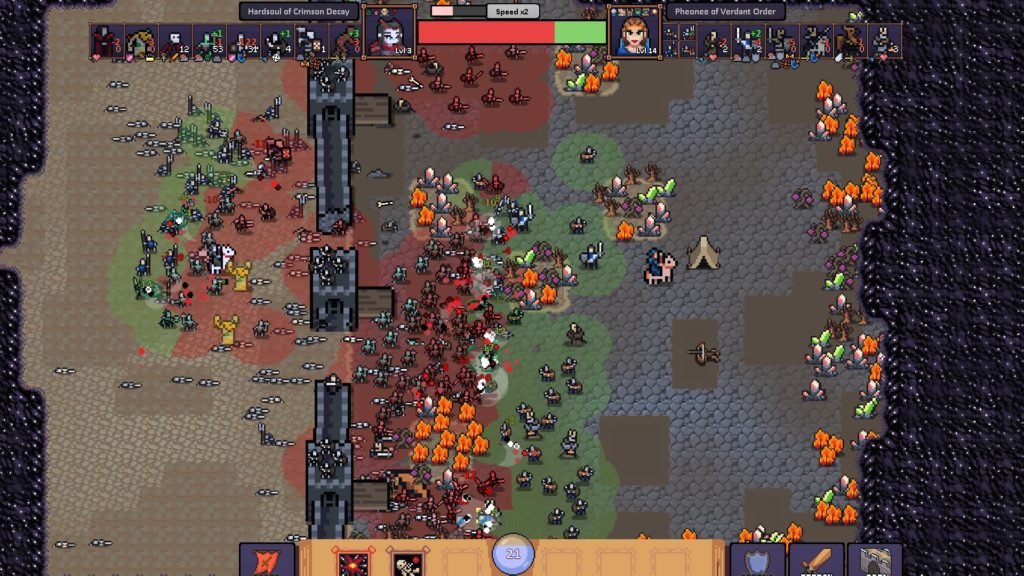
Task: Select the player rabbit unit card showing 3
Action: 883,43
